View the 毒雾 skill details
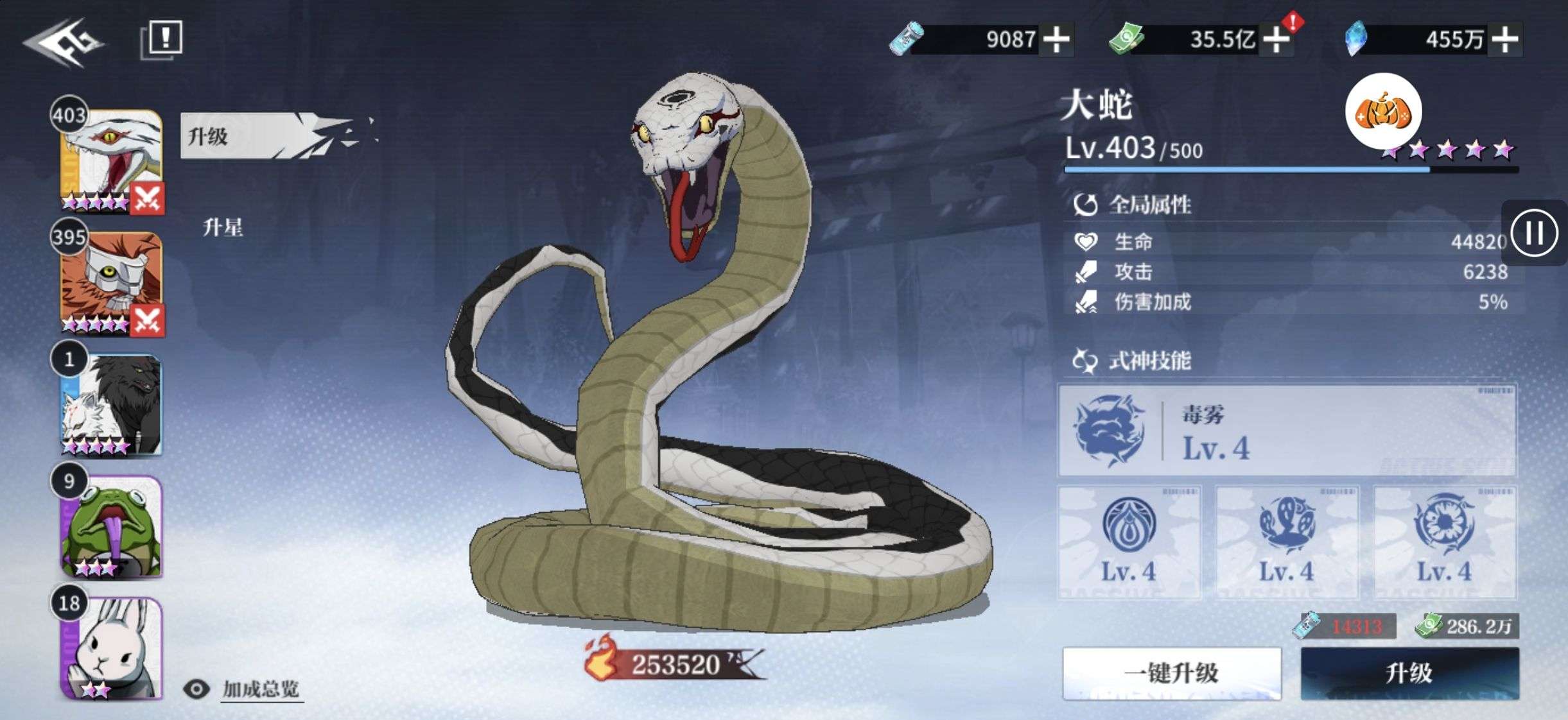The width and height of the screenshot is (1568, 720). coord(1287,430)
